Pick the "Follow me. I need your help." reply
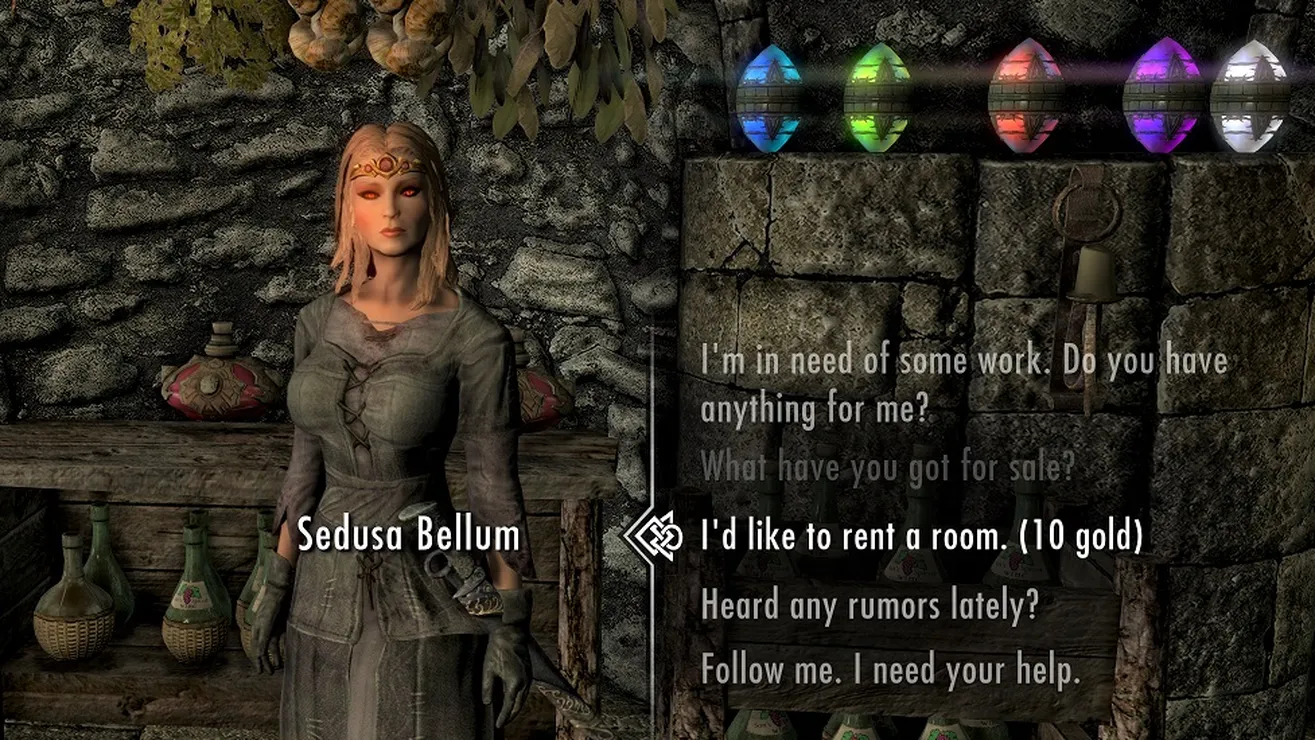 tap(891, 669)
